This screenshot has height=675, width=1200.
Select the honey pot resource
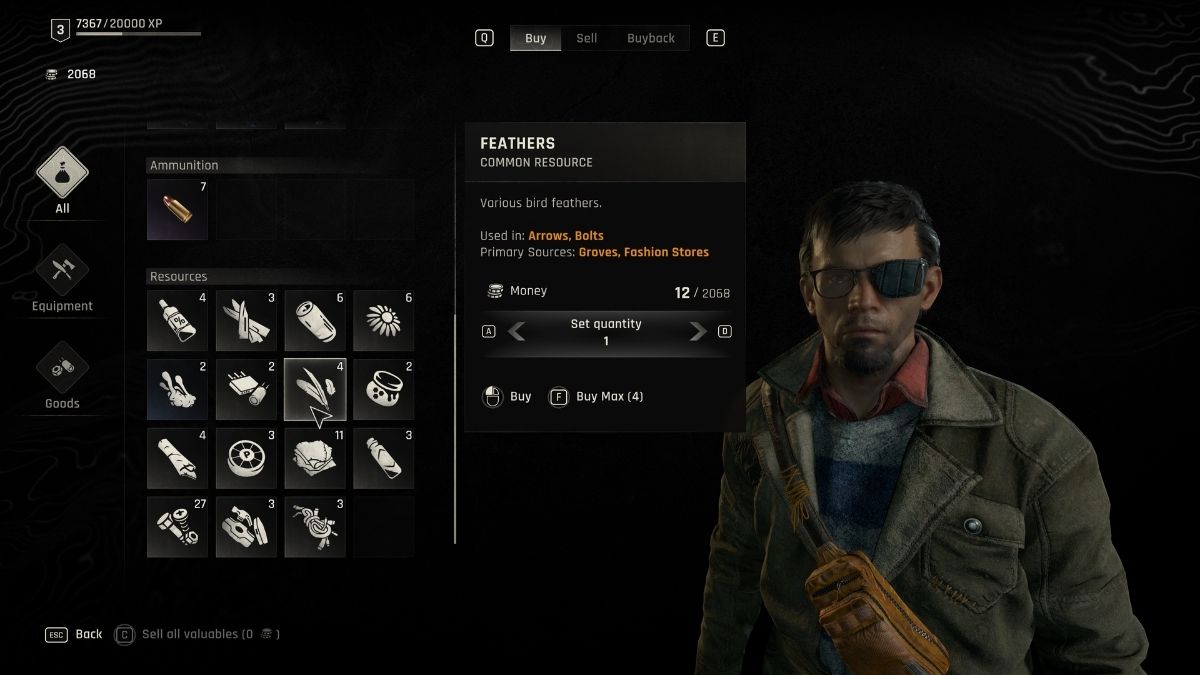pyautogui.click(x=384, y=390)
